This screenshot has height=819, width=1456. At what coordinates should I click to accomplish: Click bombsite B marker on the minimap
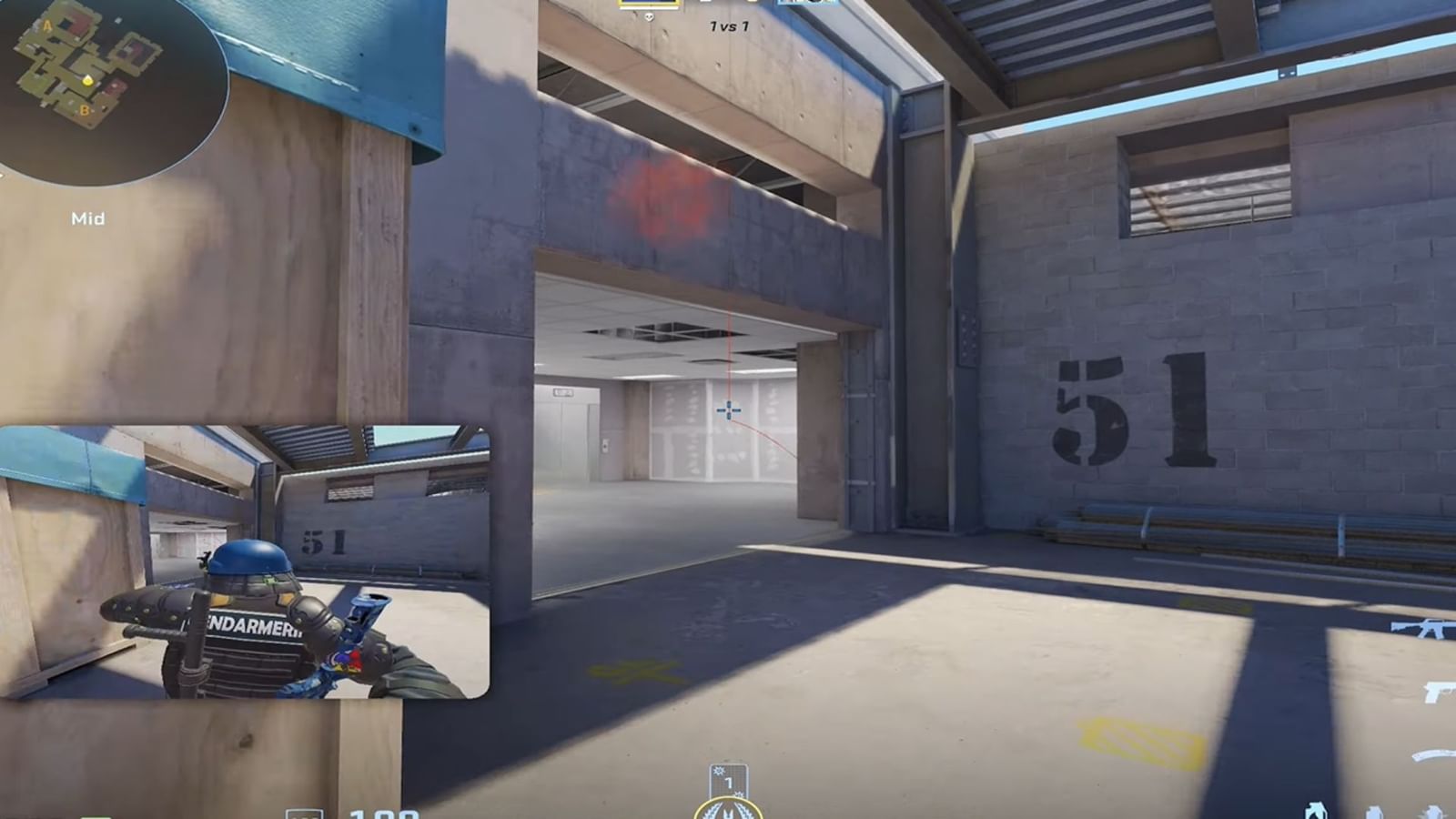coord(85,109)
